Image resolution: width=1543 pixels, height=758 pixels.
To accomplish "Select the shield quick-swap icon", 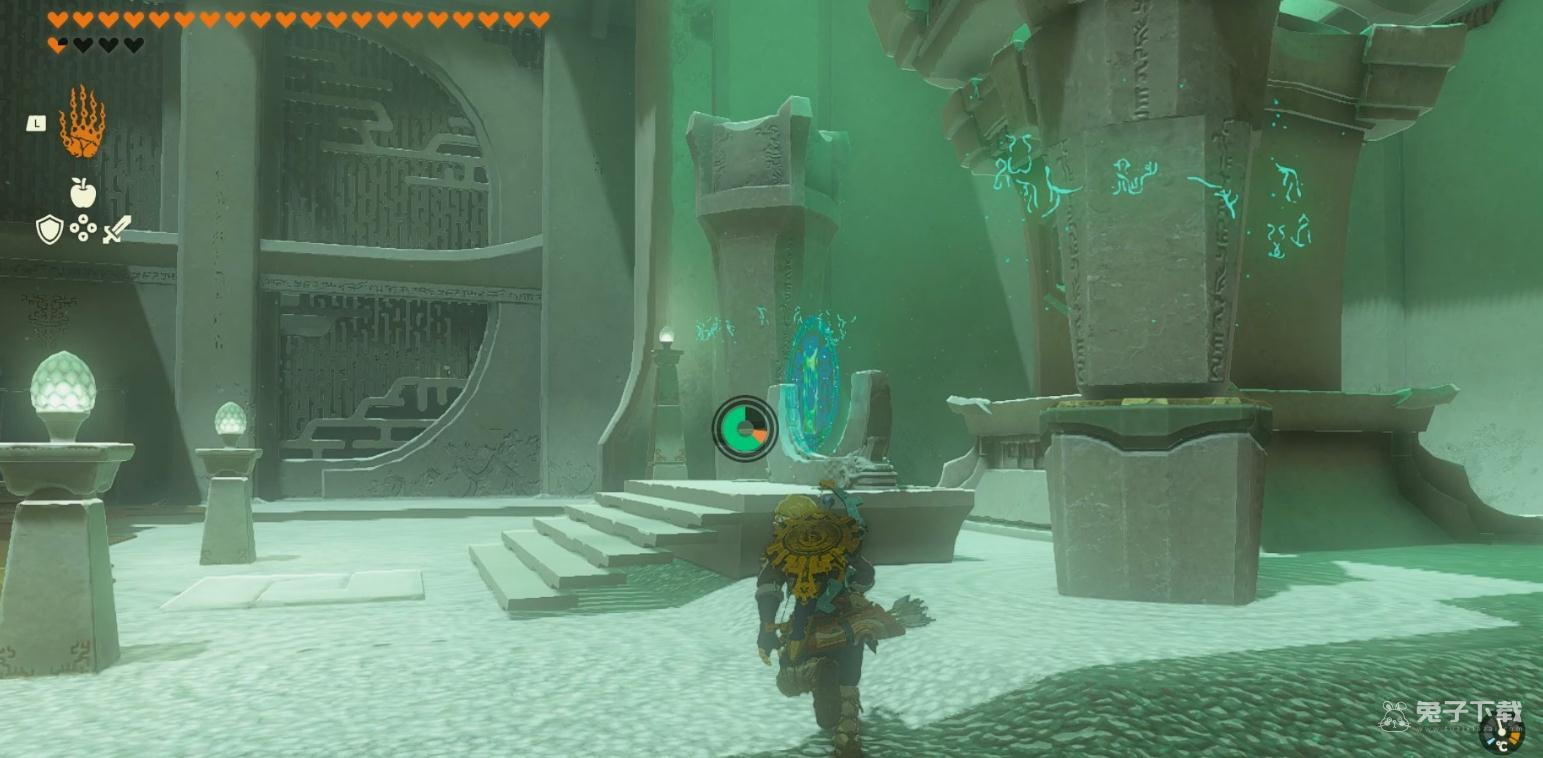I will [x=49, y=230].
